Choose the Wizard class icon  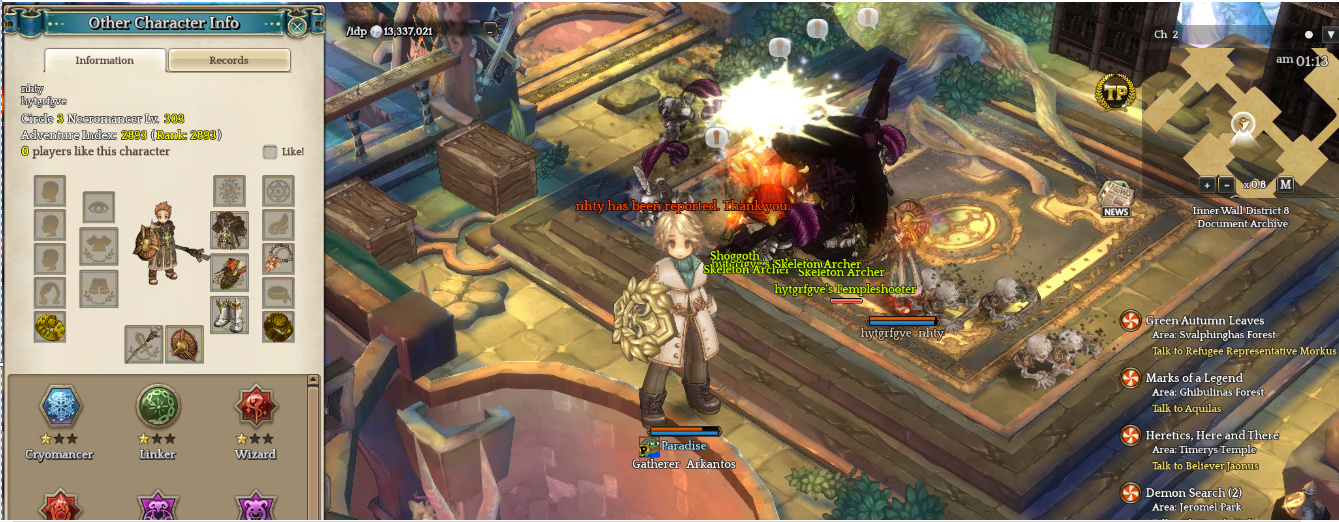[256, 408]
